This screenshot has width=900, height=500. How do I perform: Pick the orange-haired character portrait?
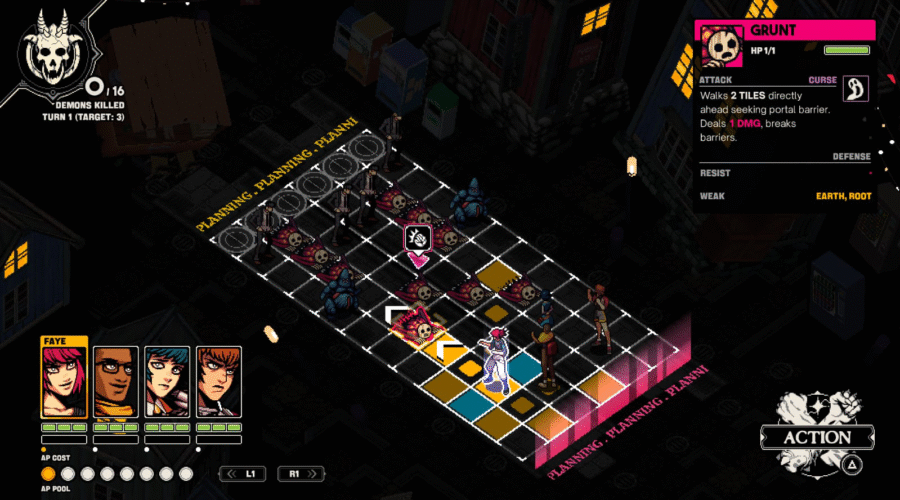point(218,381)
